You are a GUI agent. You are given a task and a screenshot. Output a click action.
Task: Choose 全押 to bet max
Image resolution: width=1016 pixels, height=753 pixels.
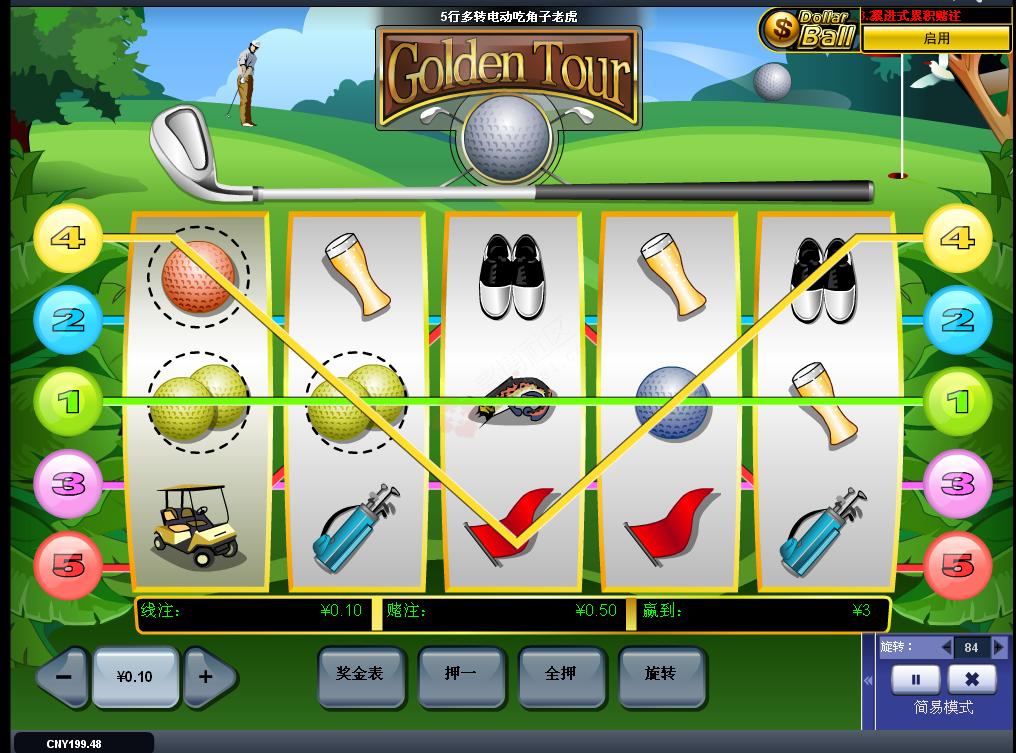coord(560,675)
